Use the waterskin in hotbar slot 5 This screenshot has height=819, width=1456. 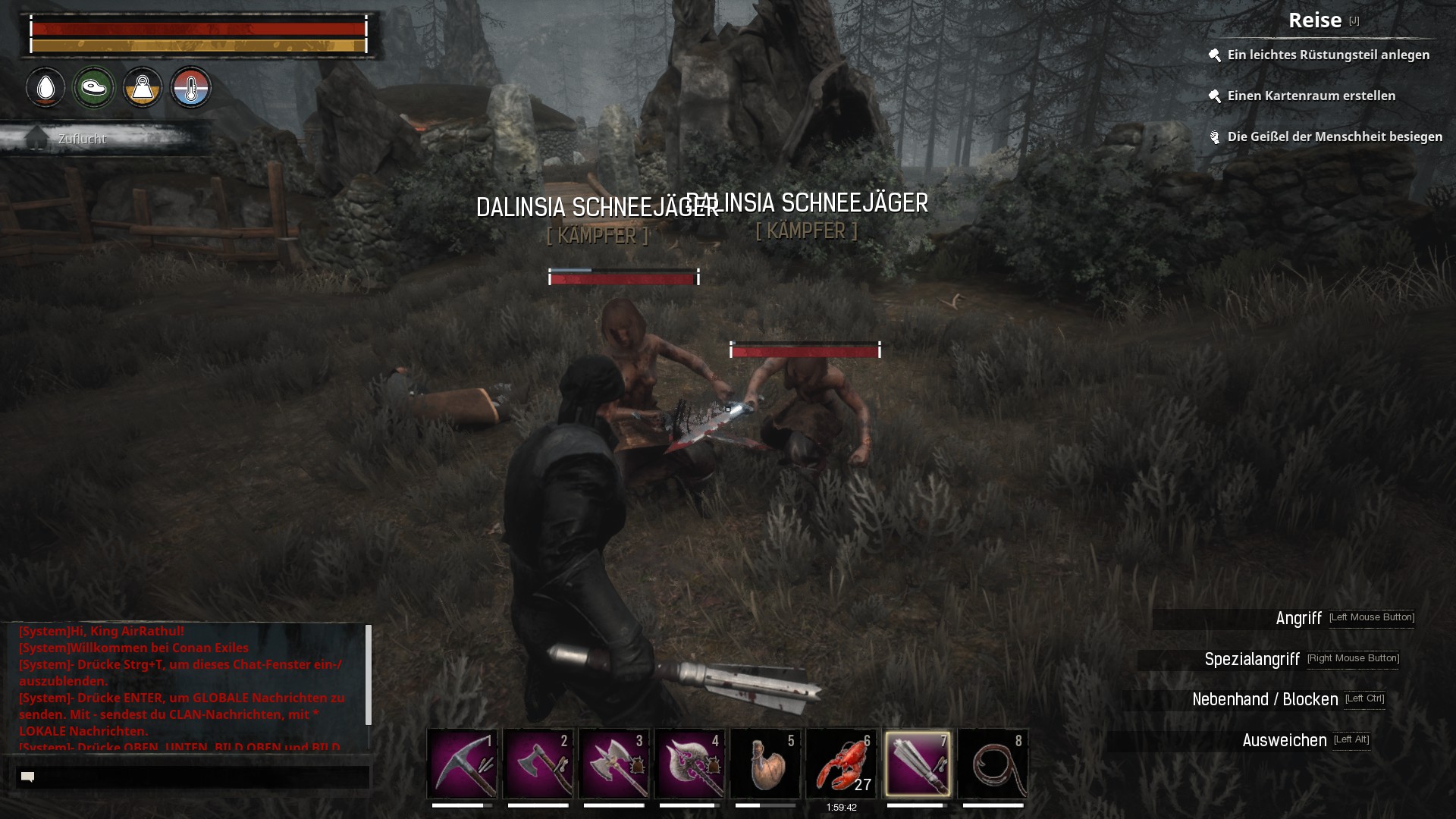click(x=765, y=763)
